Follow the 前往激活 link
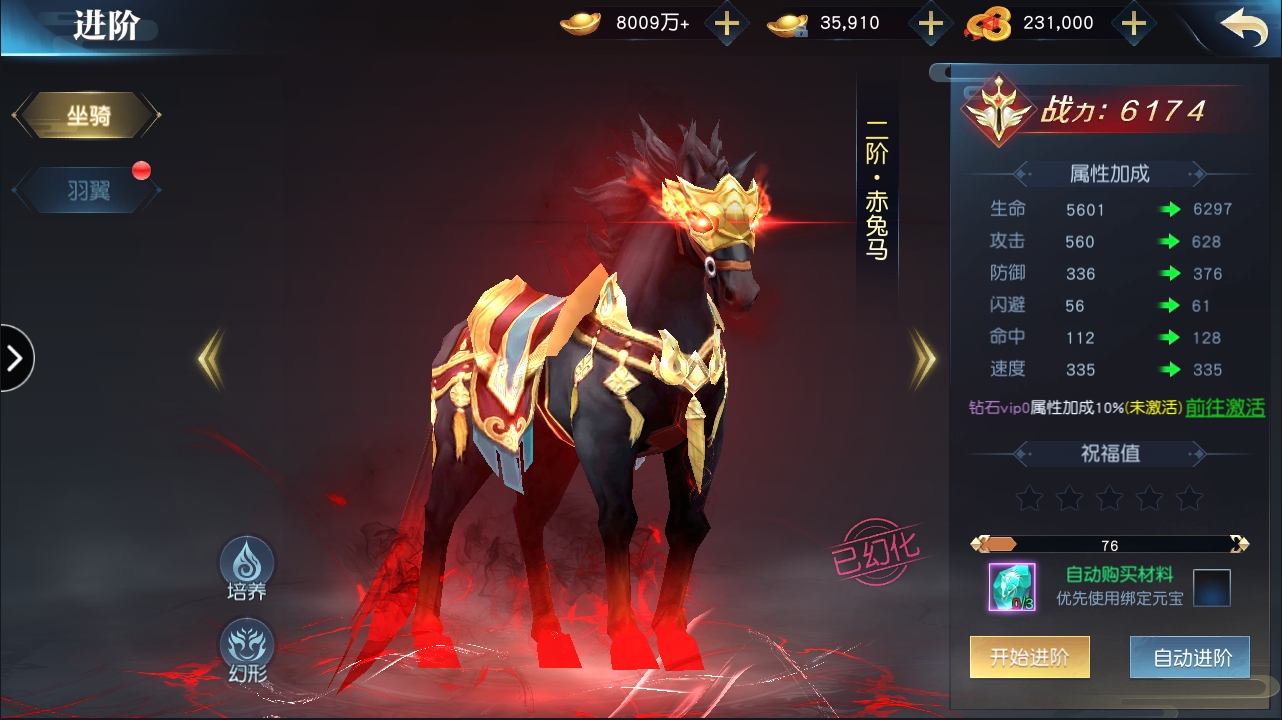The image size is (1282, 720). click(x=1225, y=408)
